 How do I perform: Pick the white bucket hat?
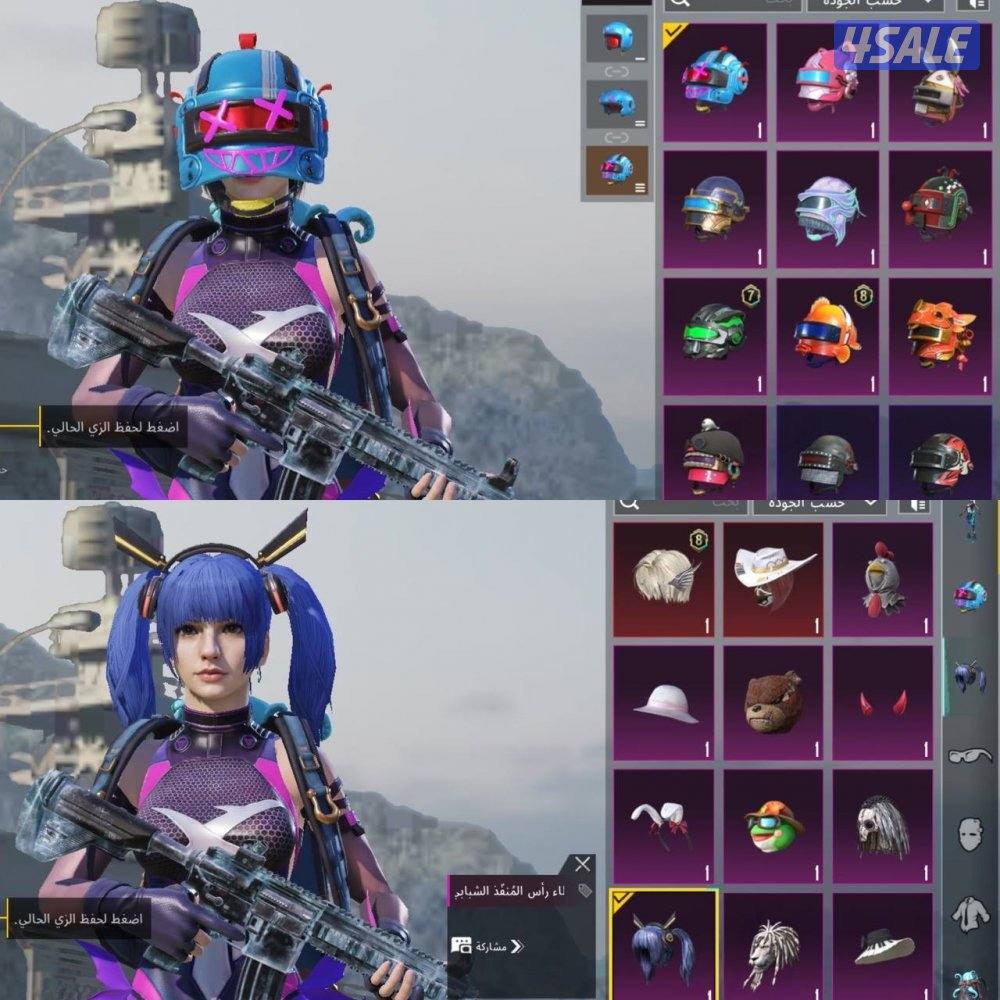(663, 703)
